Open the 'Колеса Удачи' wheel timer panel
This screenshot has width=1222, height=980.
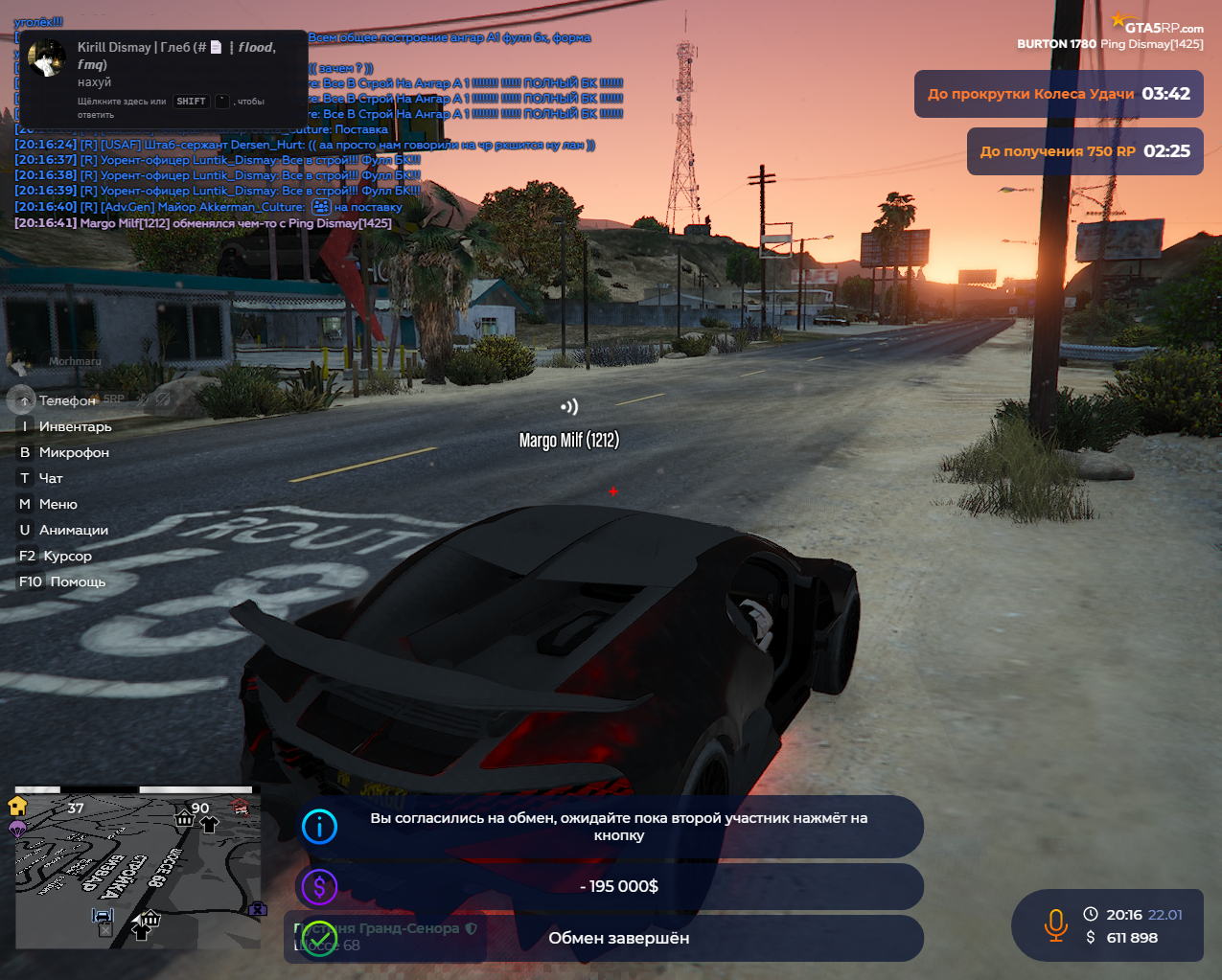[x=1058, y=94]
